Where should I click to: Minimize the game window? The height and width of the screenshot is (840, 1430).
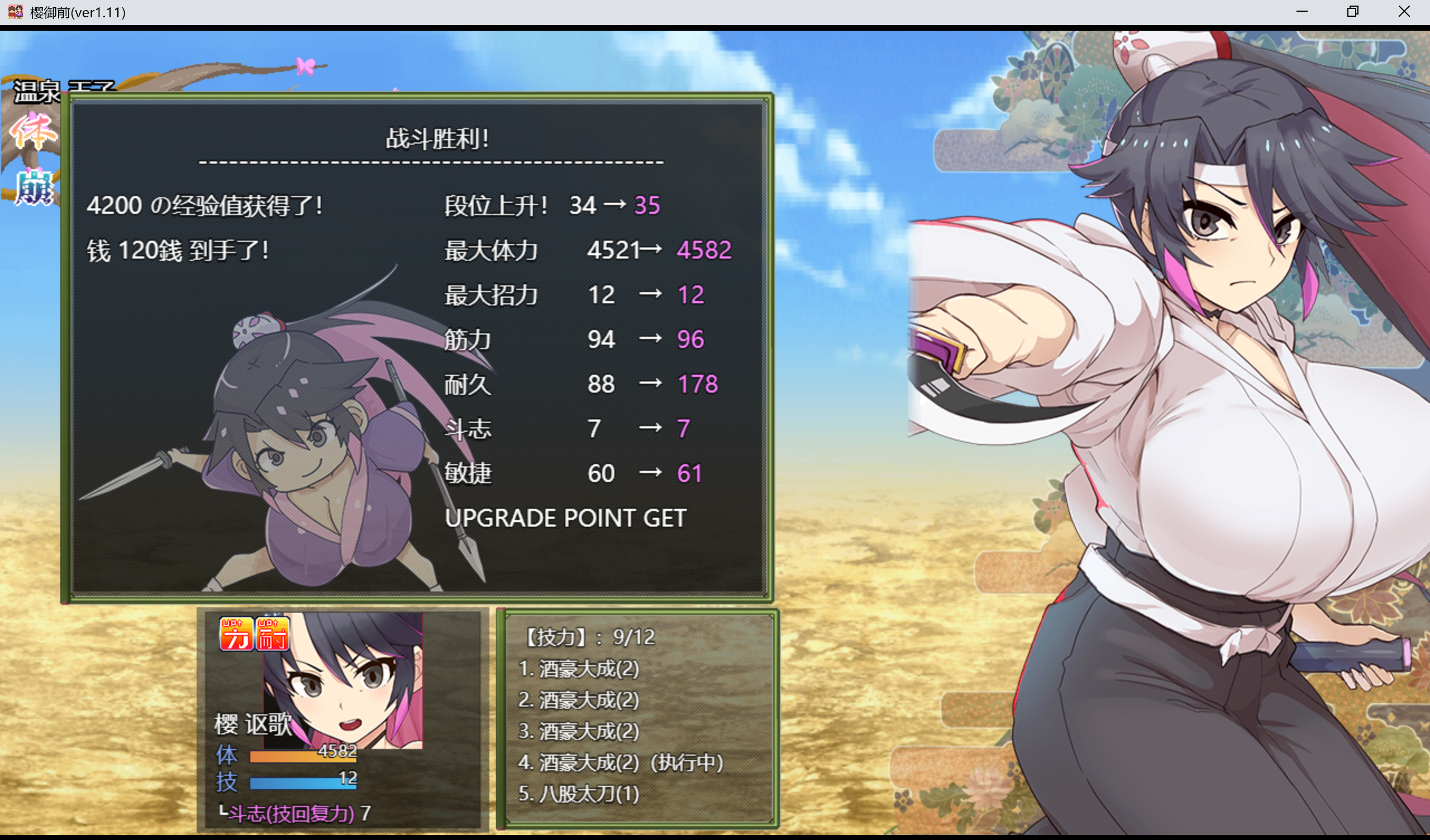[1302, 11]
